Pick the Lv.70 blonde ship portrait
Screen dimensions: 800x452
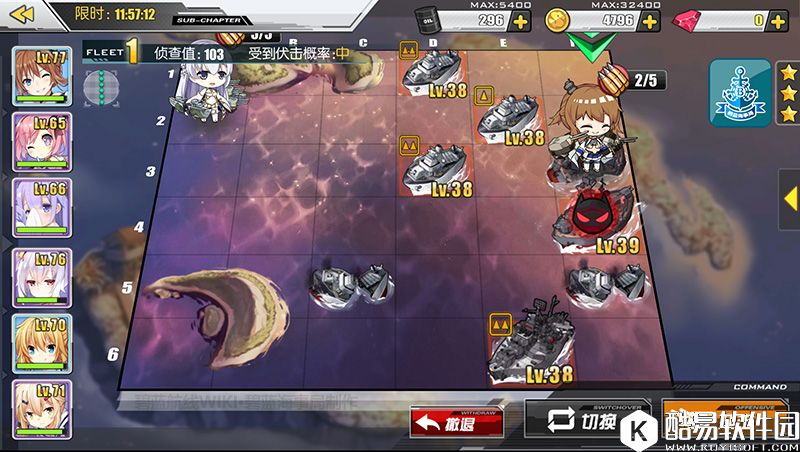42,343
